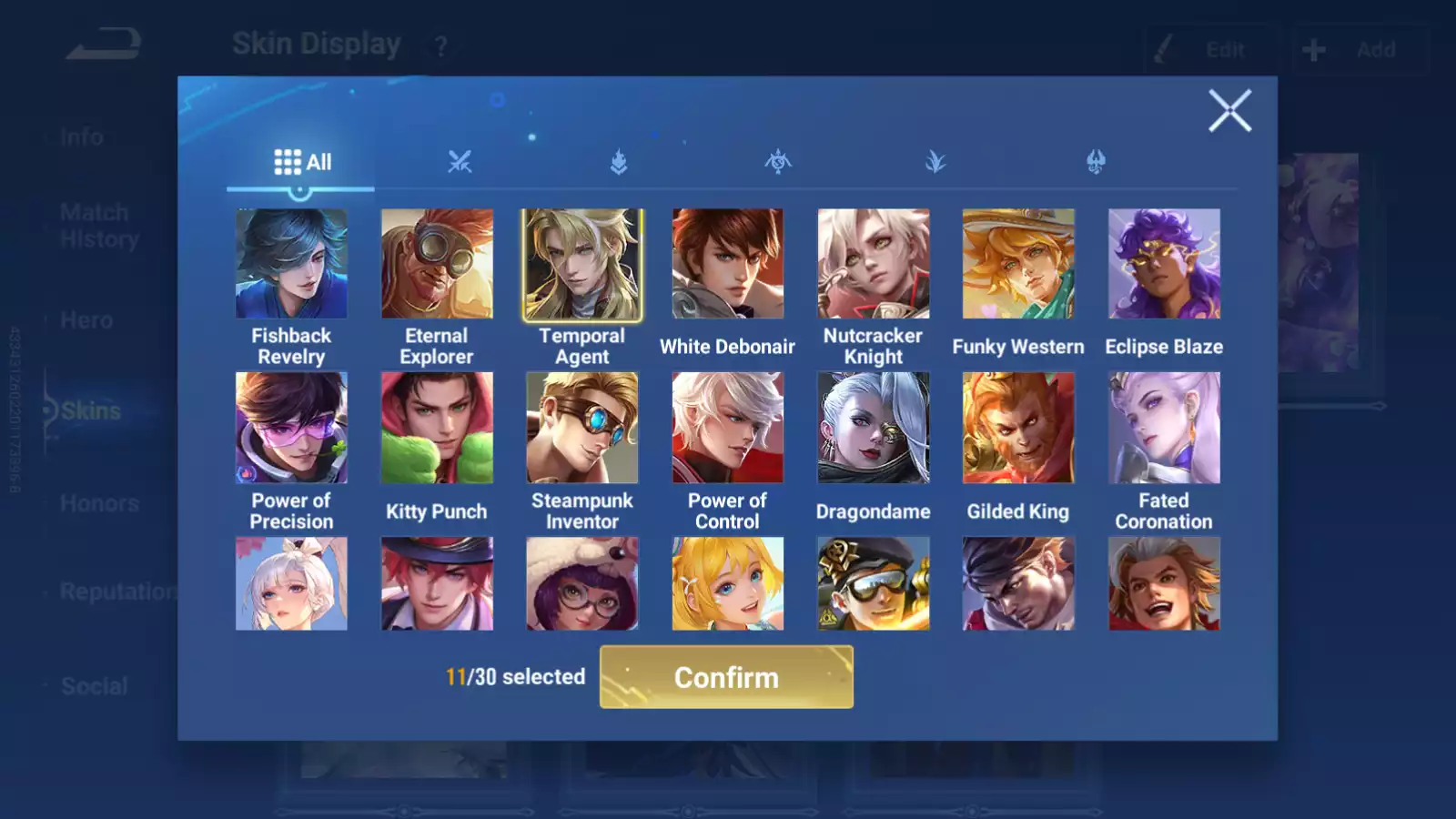This screenshot has width=1456, height=819.
Task: Click the Dragondame skin portrait
Action: click(x=872, y=428)
